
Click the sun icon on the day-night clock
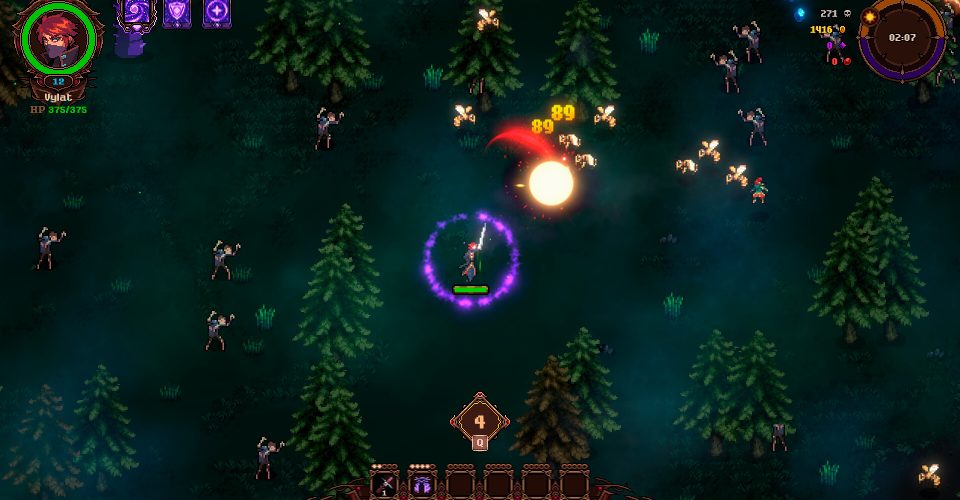[x=868, y=17]
